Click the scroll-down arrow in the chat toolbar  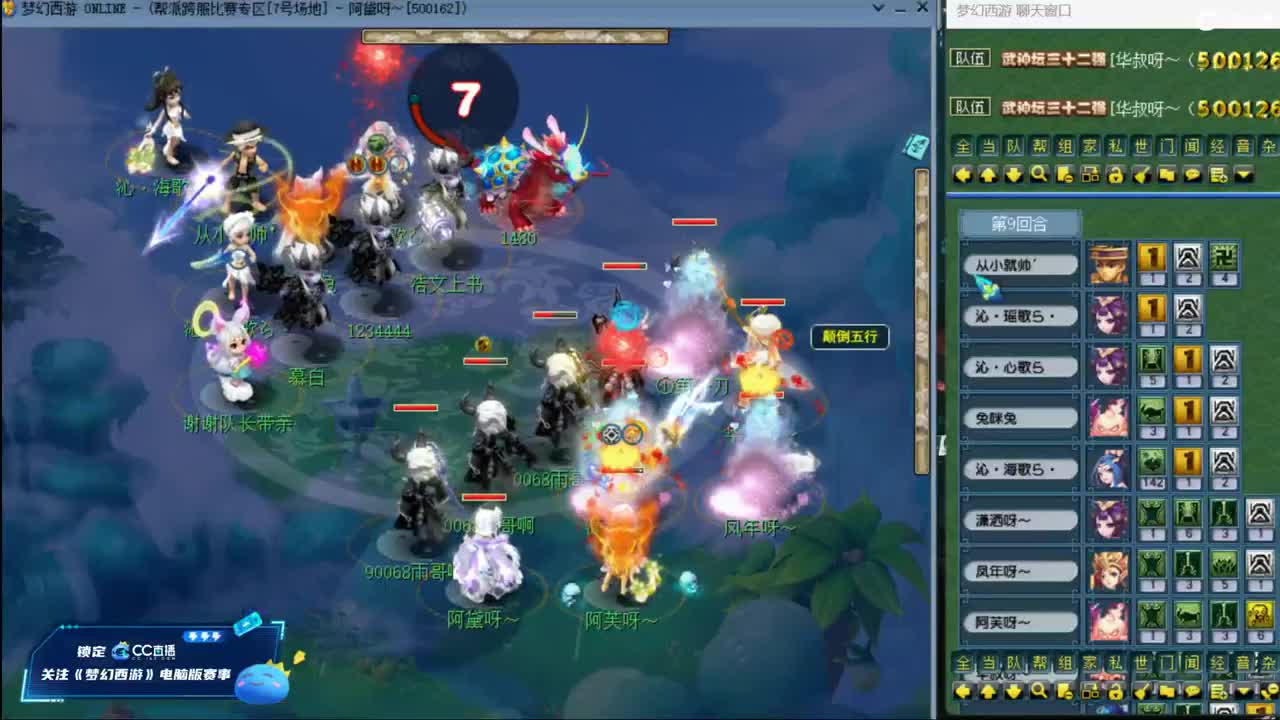click(1014, 174)
